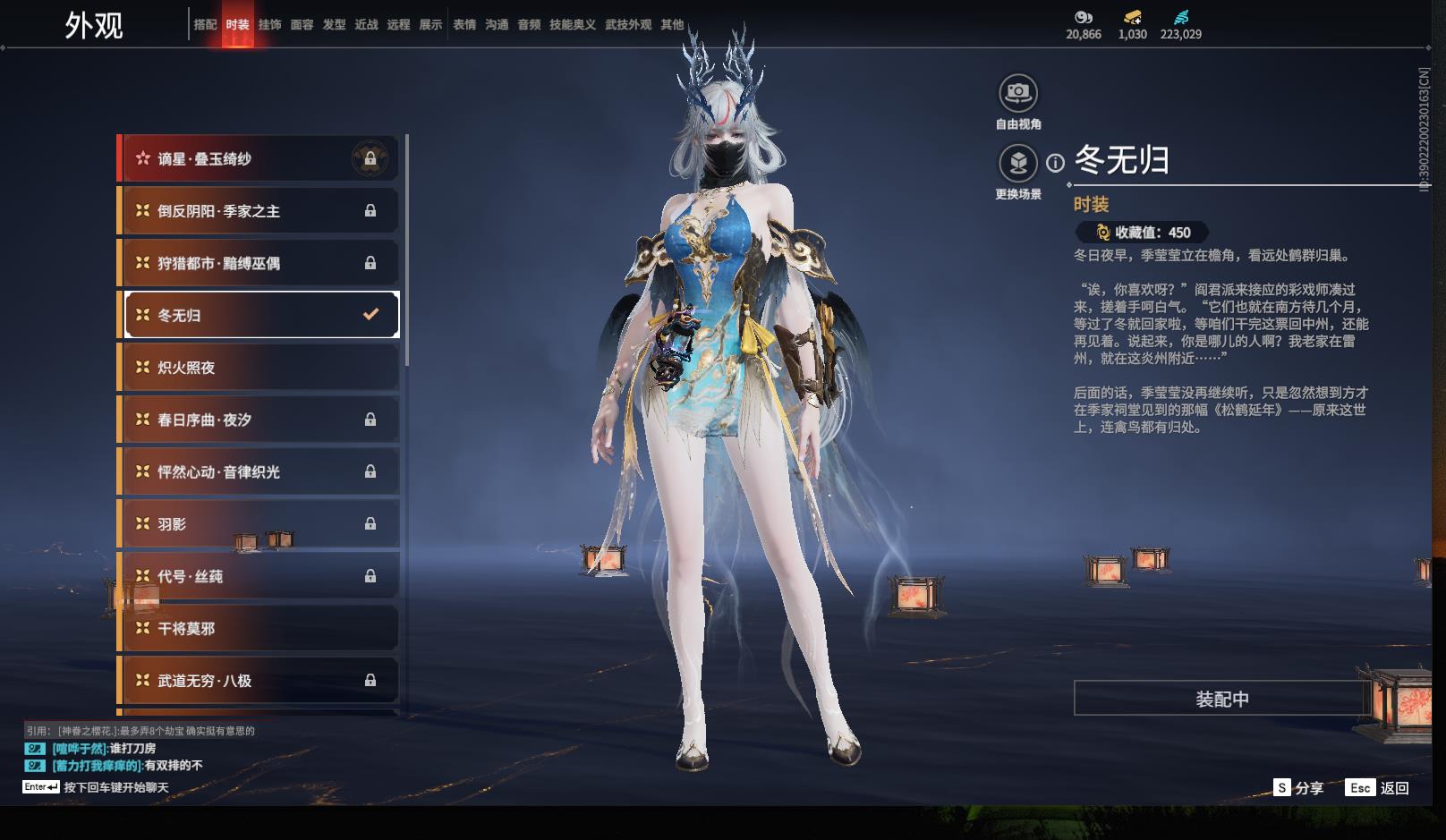Click the 装配中 equipped button
Viewport: 1446px width, 840px height.
point(1221,699)
